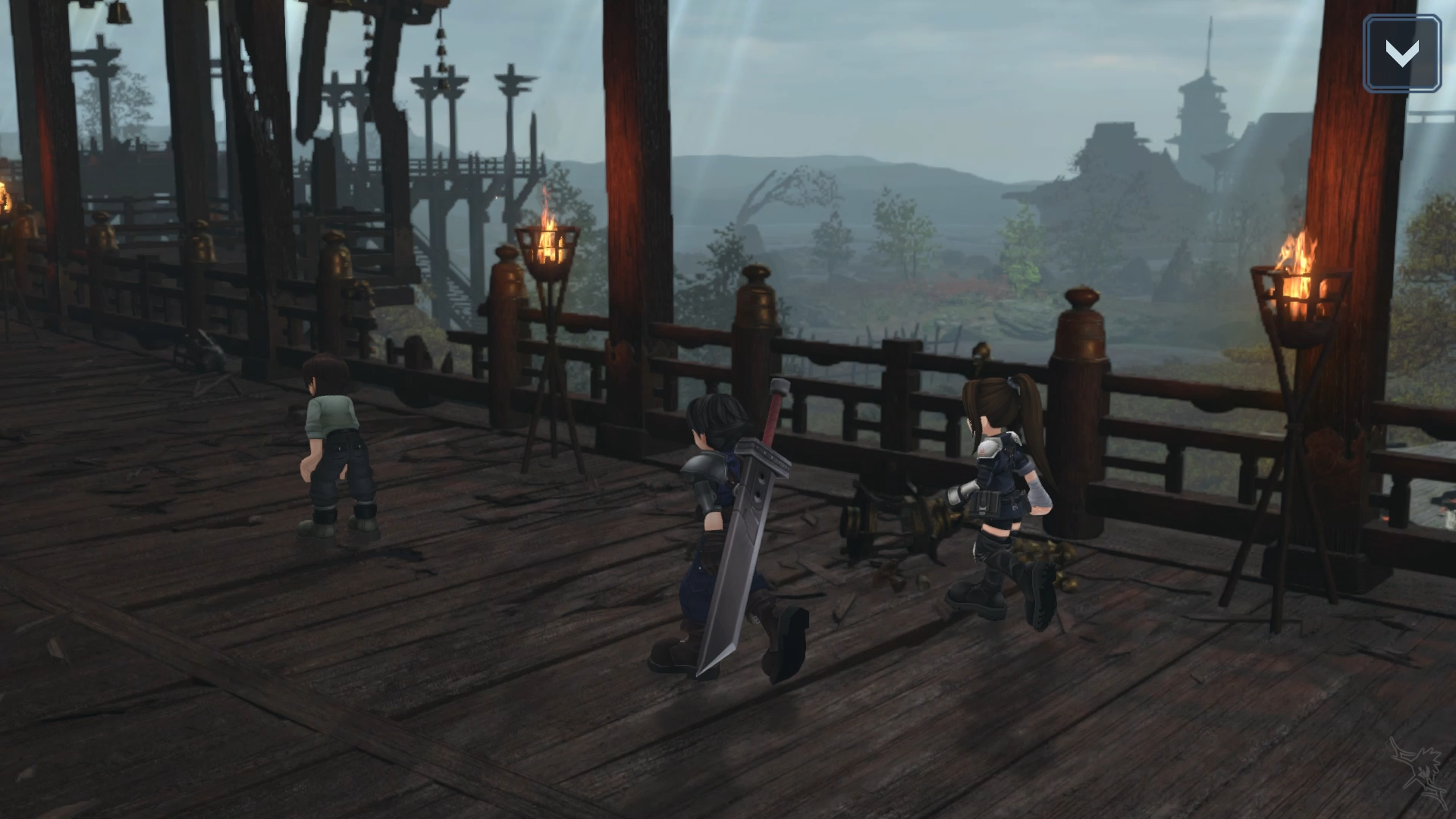This screenshot has width=1456, height=819.
Task: Open the top-right chevron dropdown menu
Action: 1401,53
